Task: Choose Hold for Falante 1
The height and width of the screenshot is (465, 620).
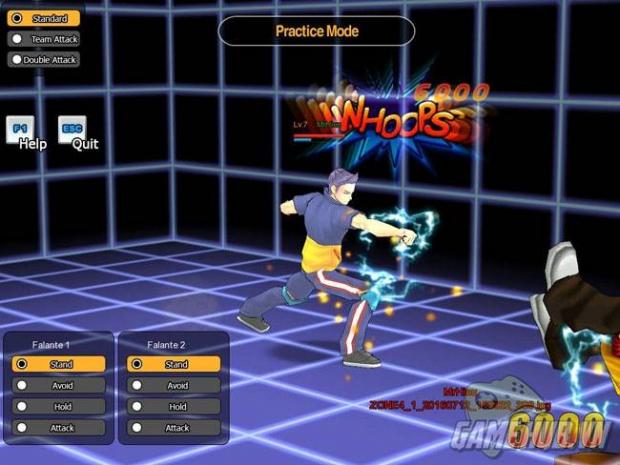Action: [59, 407]
